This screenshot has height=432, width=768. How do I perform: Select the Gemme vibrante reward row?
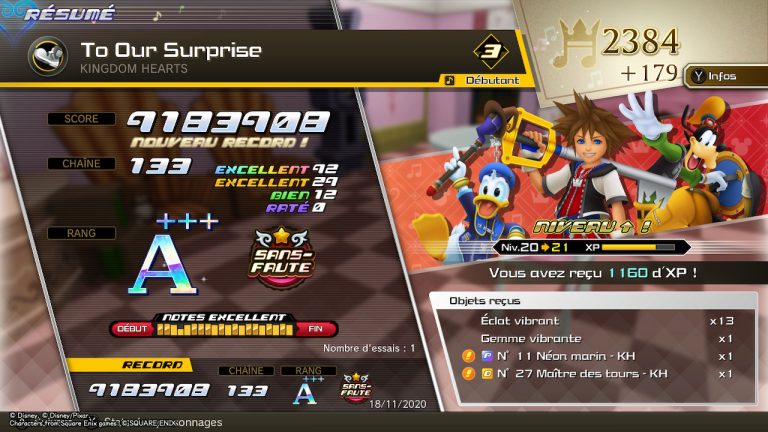coord(598,338)
